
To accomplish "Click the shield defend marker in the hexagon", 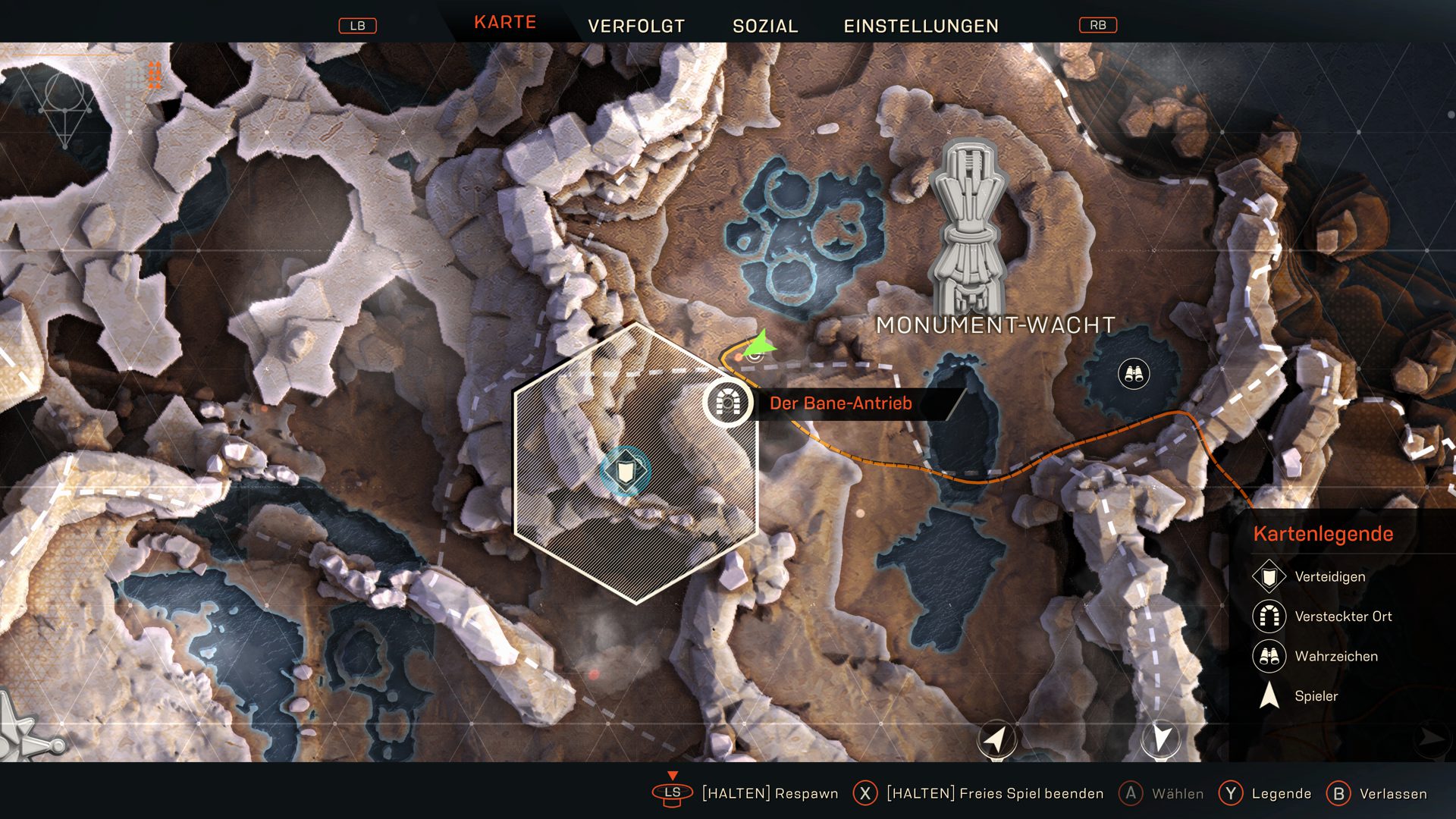I will 626,472.
